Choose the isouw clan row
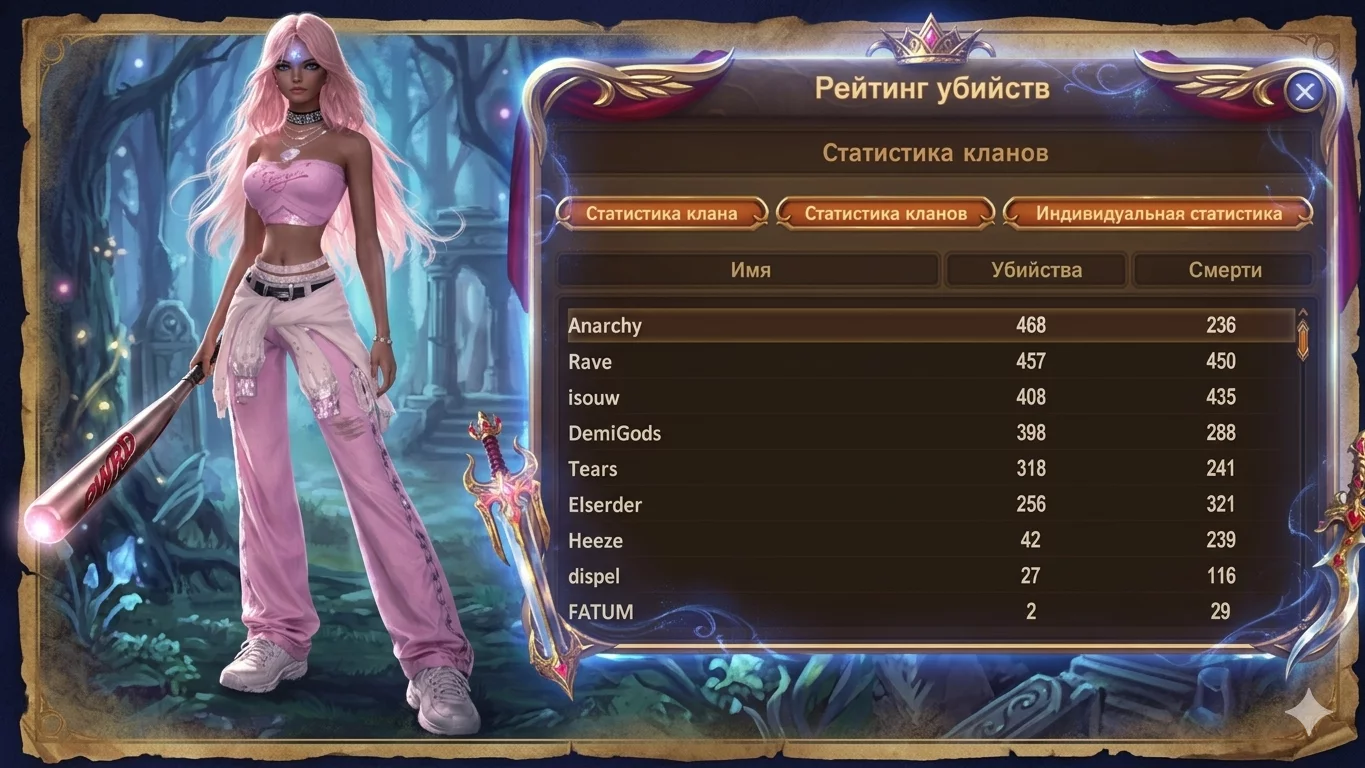Viewport: 1365px width, 768px height. tap(930, 397)
